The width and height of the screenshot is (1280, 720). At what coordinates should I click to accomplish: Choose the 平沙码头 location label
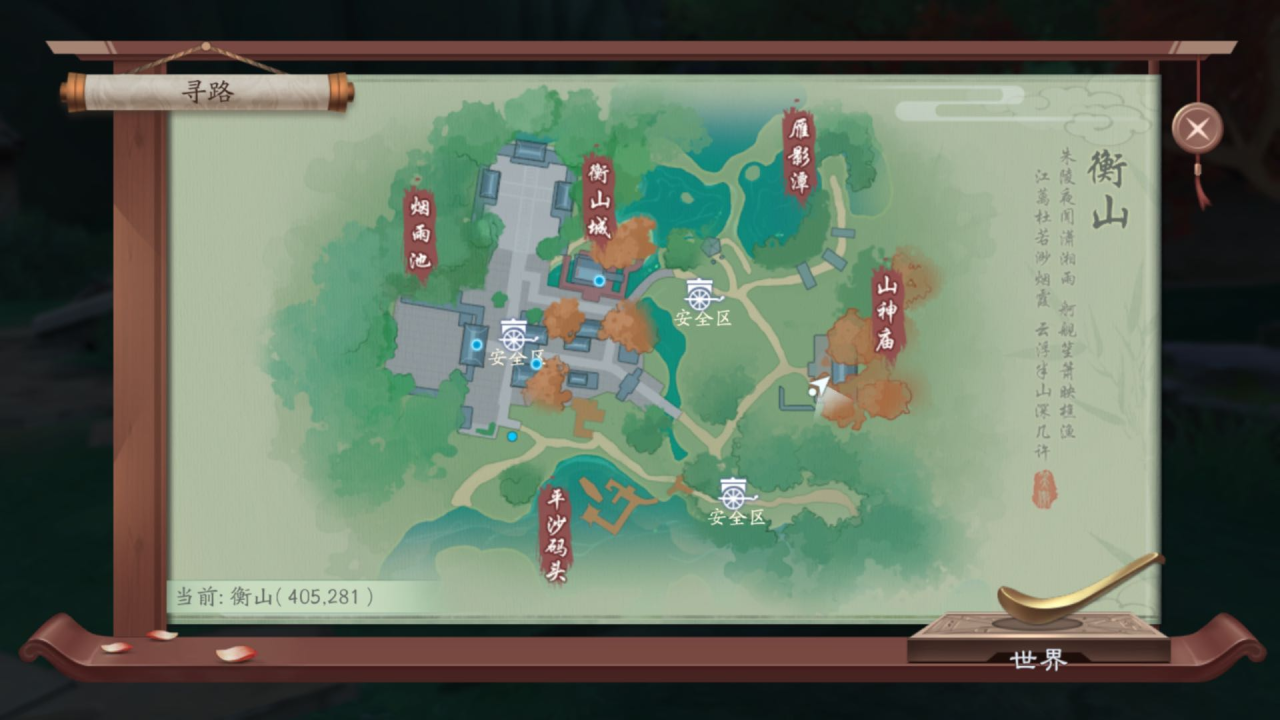tap(555, 534)
